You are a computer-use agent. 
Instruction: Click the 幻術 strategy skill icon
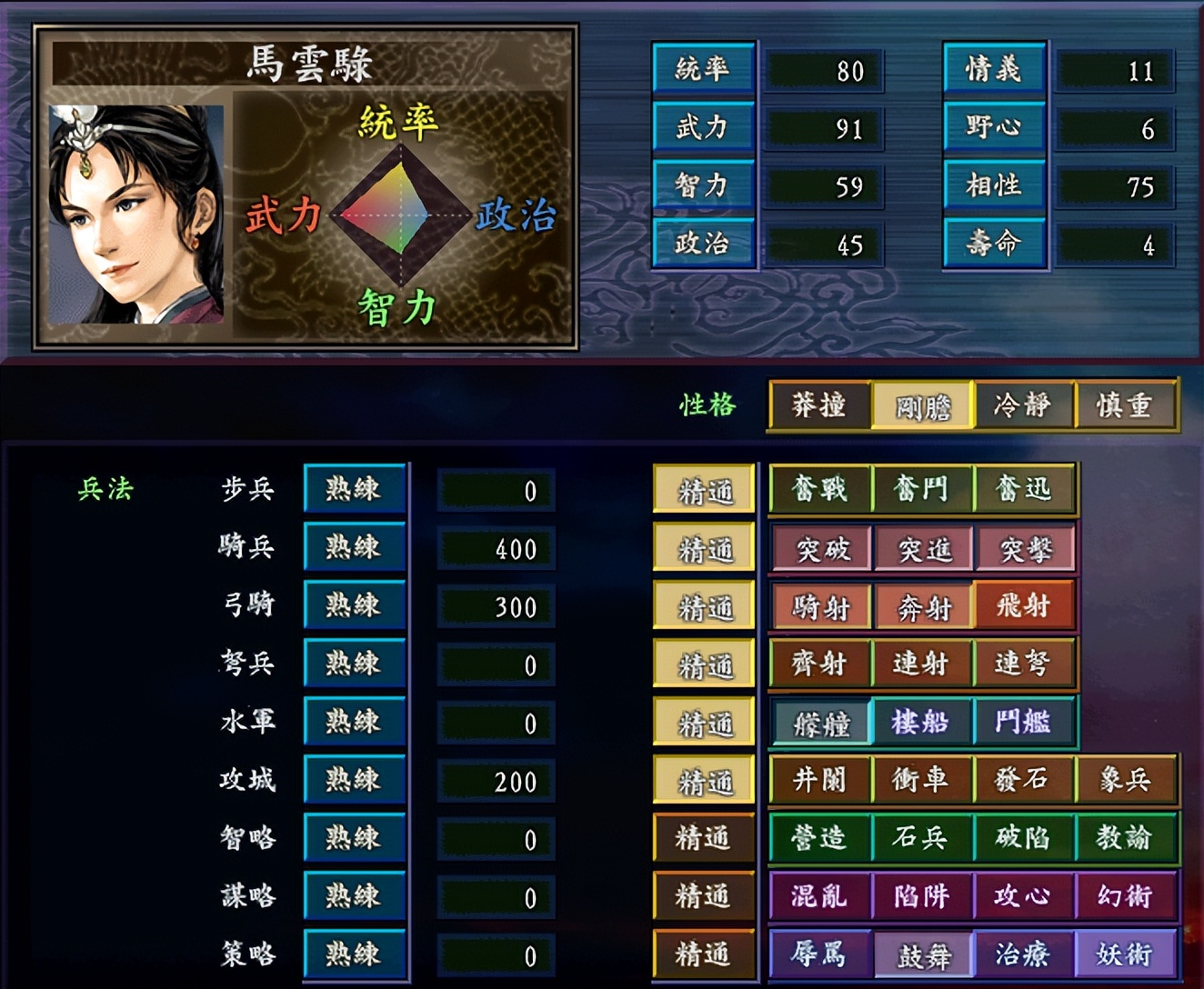tap(1127, 896)
